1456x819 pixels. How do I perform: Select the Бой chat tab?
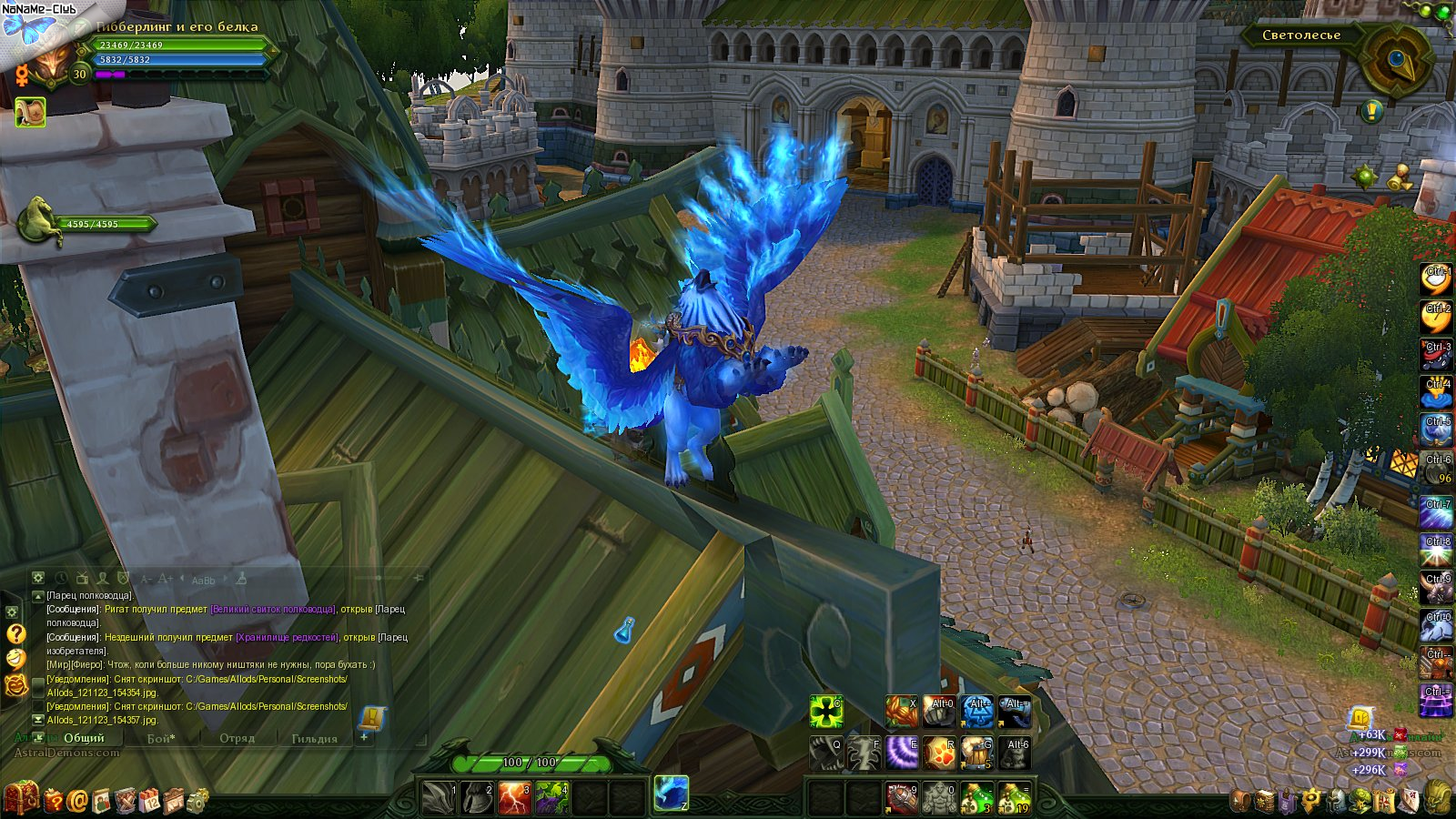[161, 738]
